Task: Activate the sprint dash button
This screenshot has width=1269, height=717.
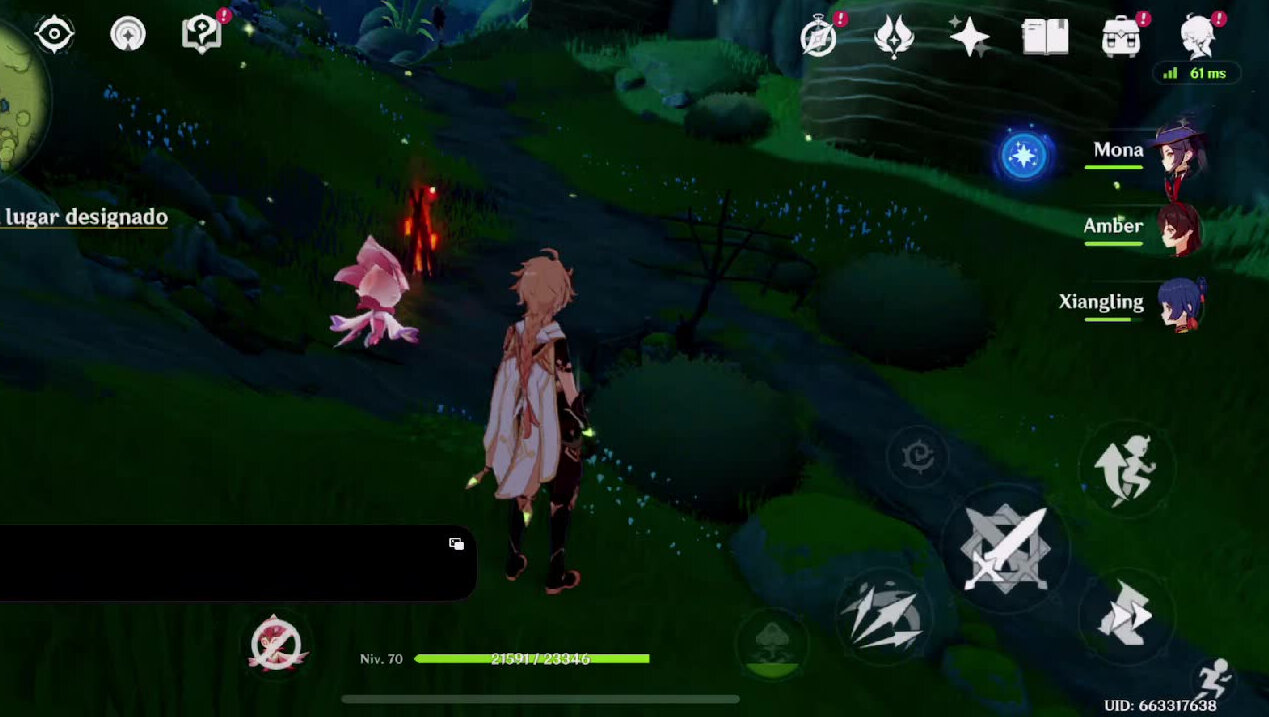Action: (x=1127, y=617)
